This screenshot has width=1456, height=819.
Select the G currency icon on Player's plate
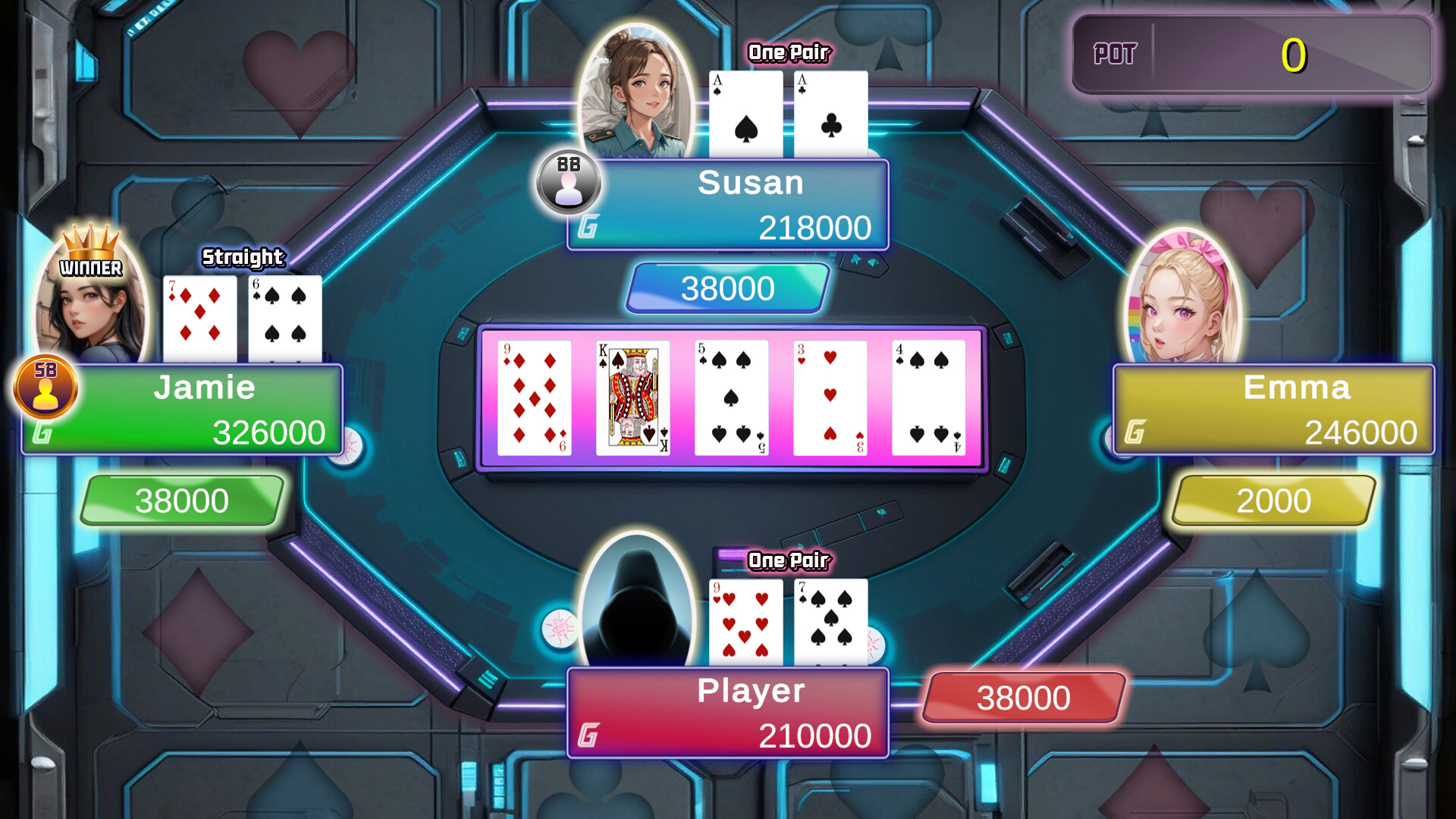pos(588,733)
